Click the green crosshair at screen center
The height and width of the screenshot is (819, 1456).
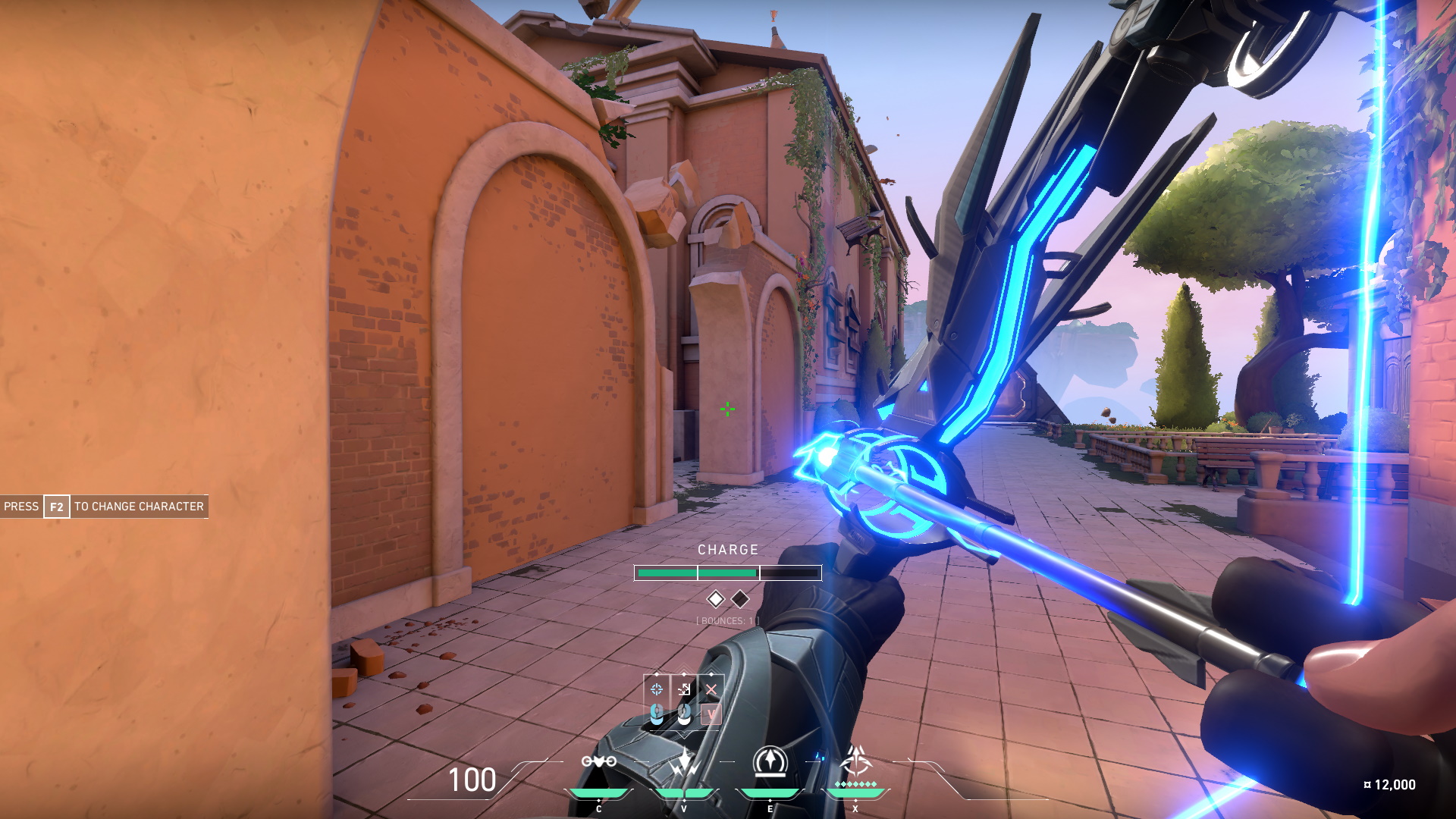click(x=726, y=408)
